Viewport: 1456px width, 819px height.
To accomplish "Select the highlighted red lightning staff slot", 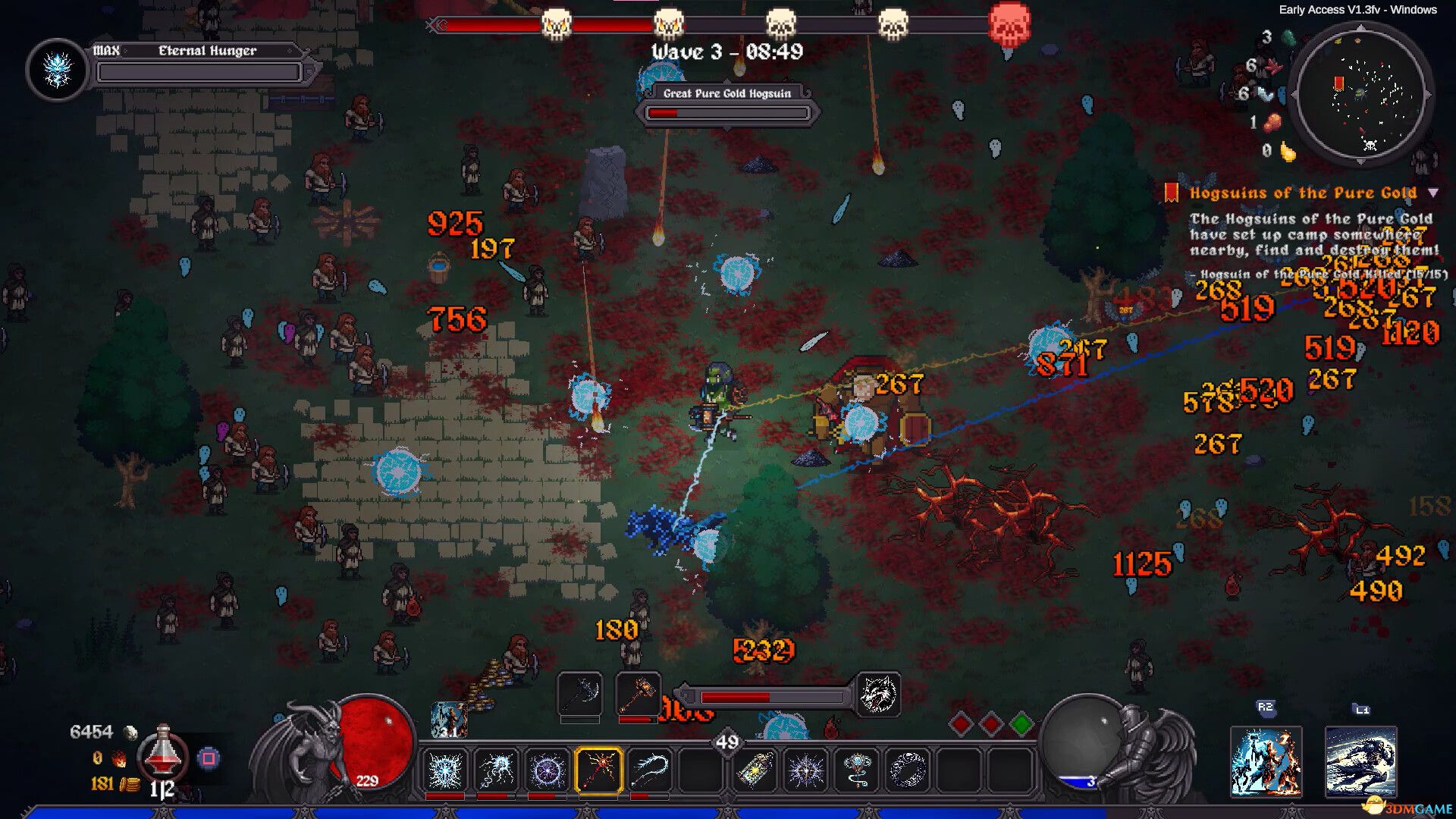I will (x=599, y=770).
